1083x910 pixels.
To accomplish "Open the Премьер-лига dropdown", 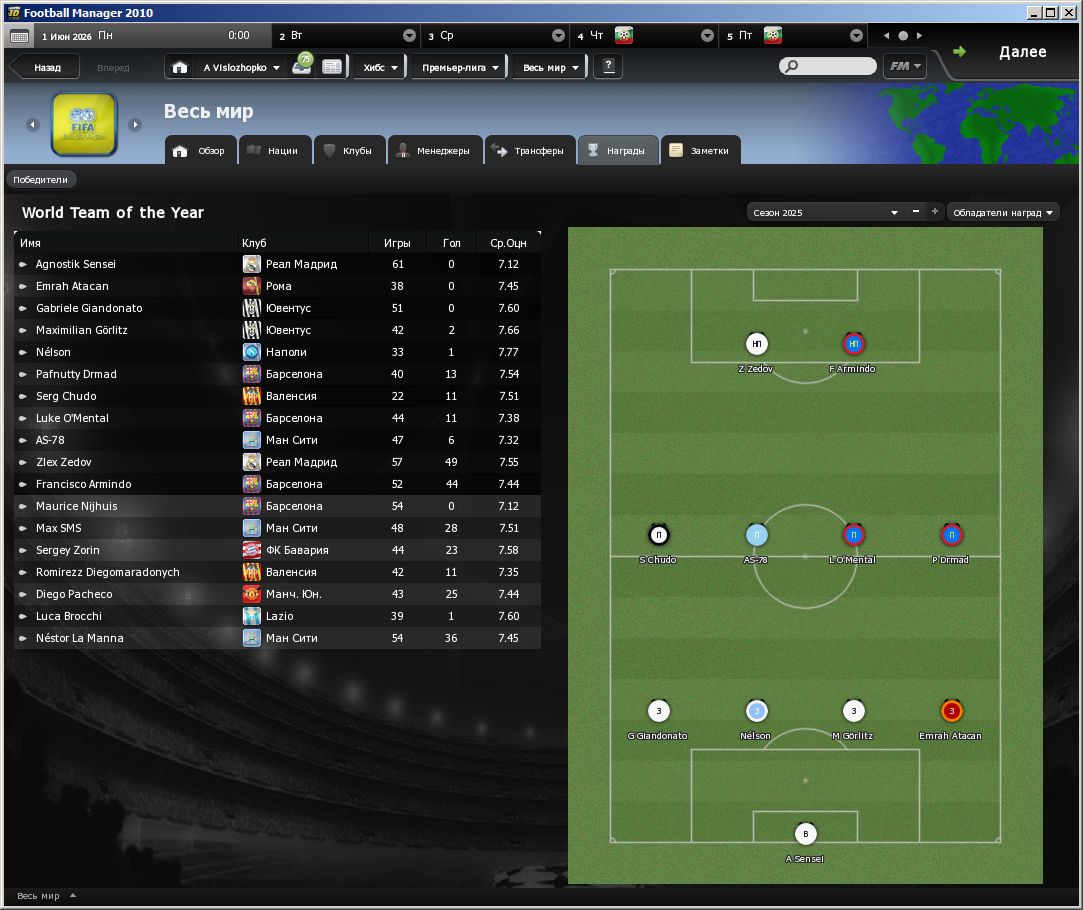I will 460,68.
